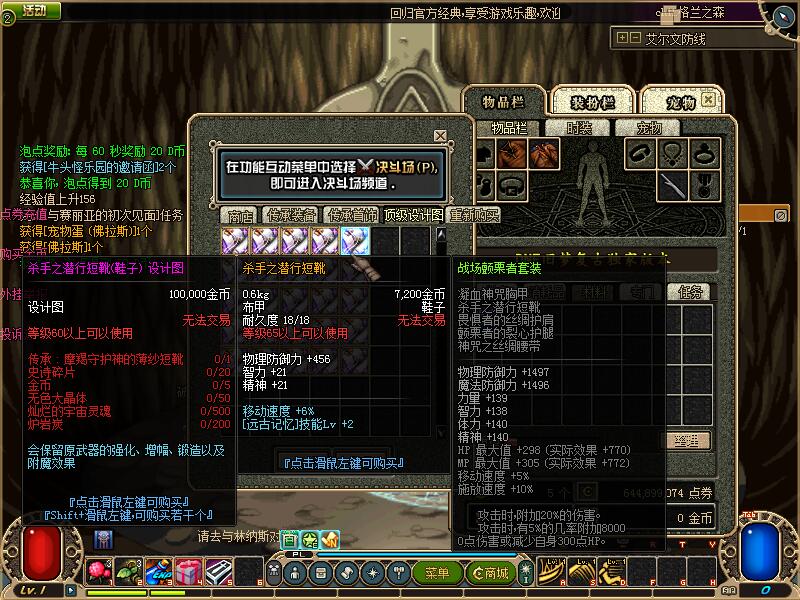Select the 传承首饰 tab
800x600 pixels.
pos(352,216)
